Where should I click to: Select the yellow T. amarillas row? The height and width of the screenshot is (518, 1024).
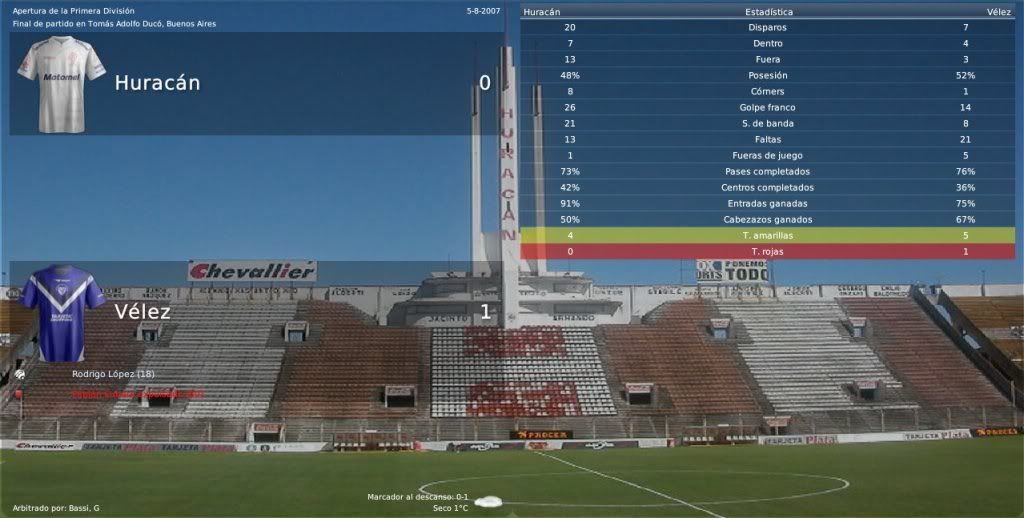click(x=767, y=235)
